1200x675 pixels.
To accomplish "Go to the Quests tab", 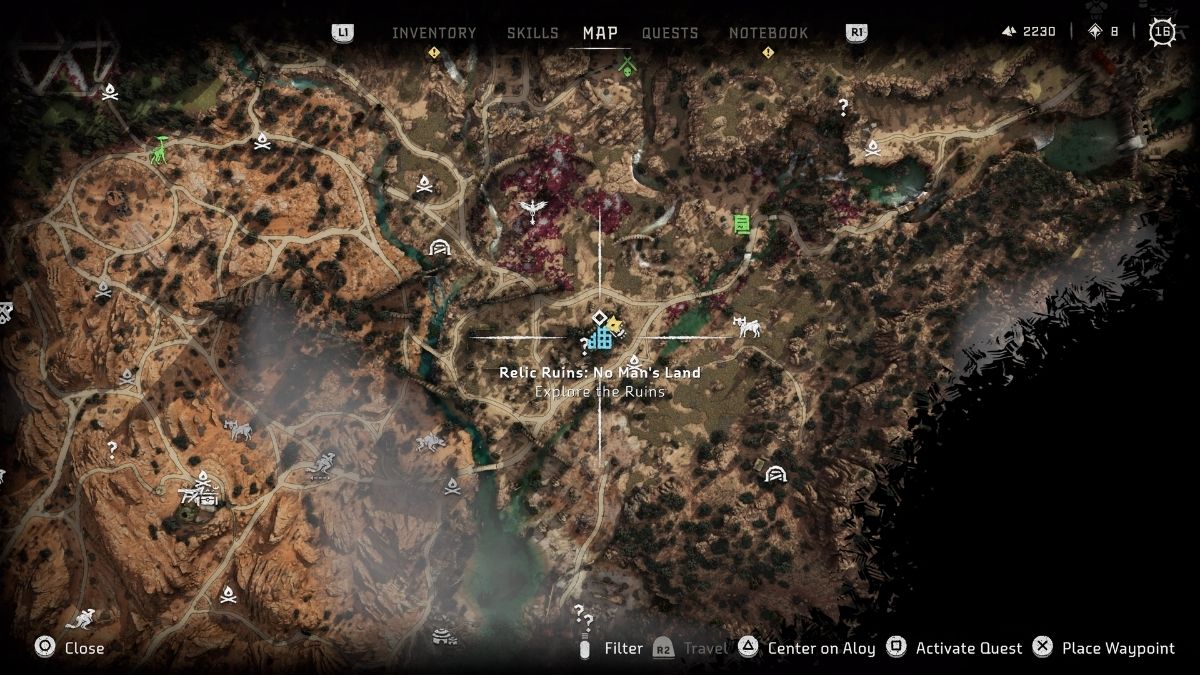I will coord(670,33).
